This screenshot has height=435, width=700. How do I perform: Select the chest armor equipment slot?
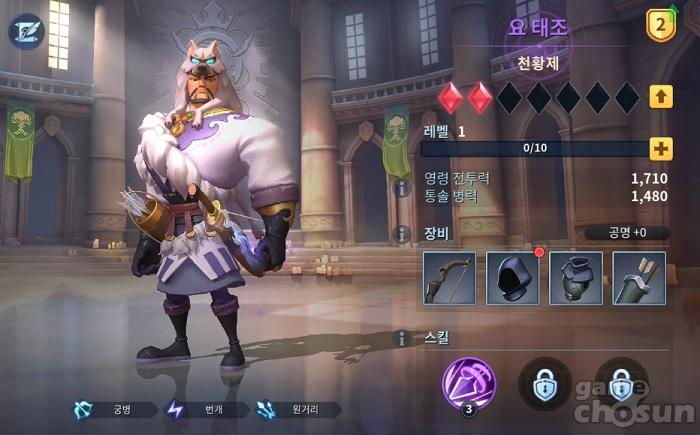[x=576, y=277]
